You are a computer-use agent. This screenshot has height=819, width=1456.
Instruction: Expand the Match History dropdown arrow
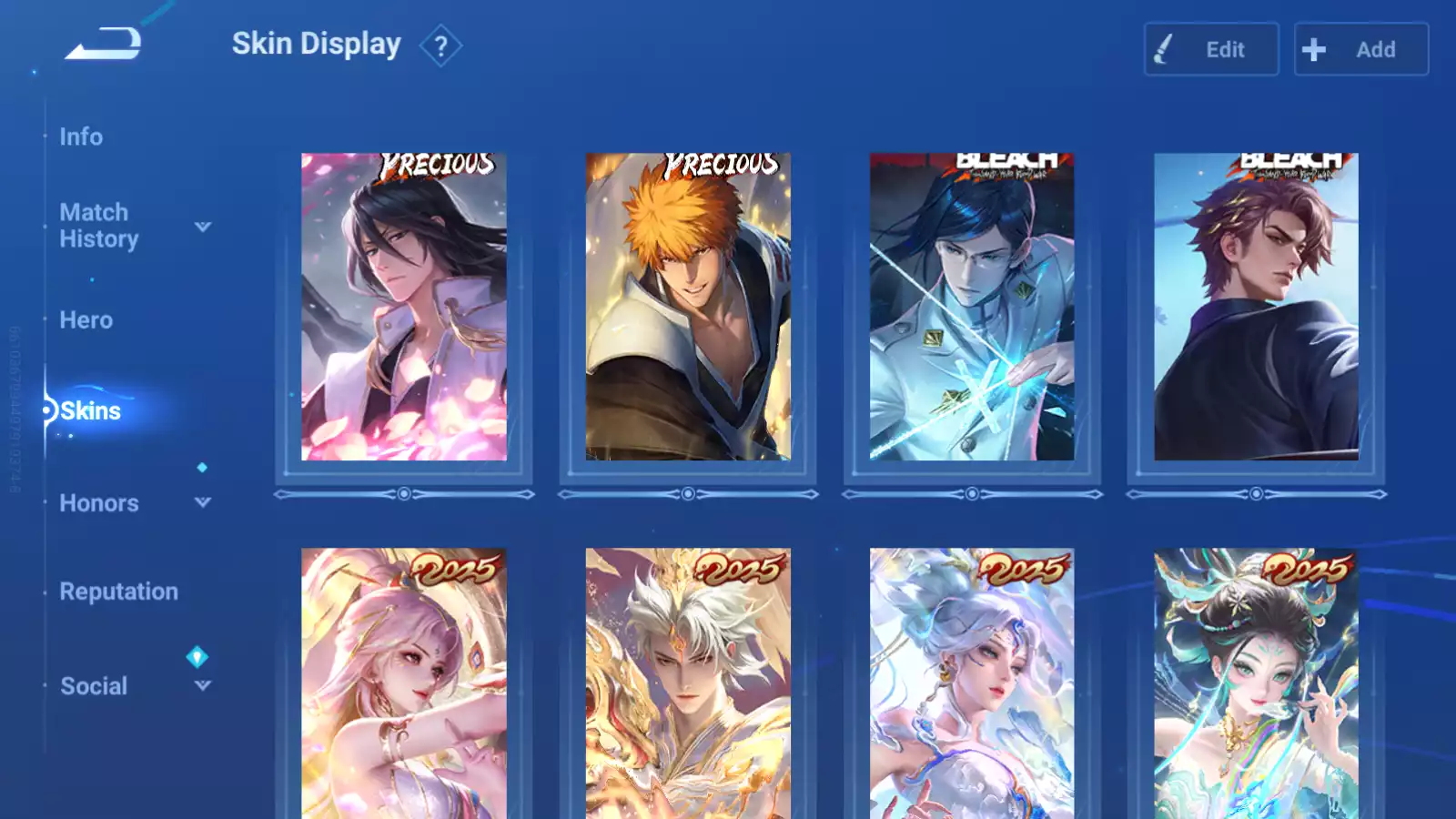point(203,227)
